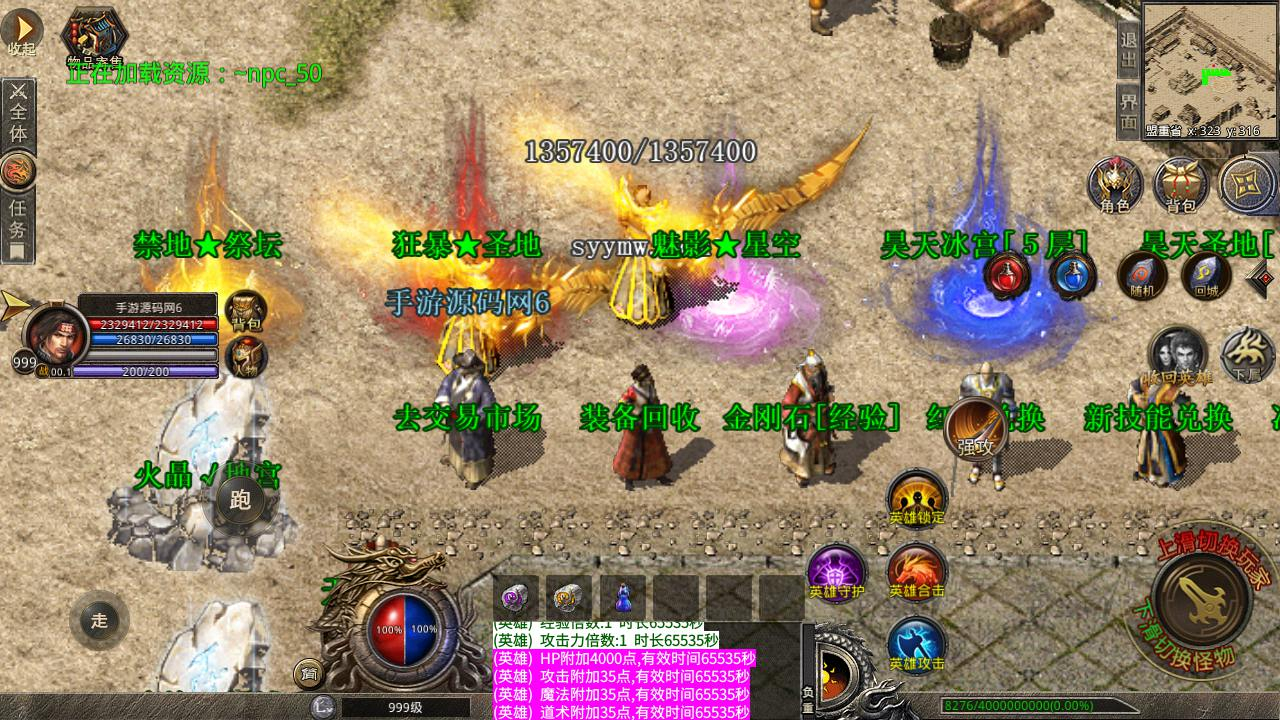Activate the 强攻 forced attack skill
Viewport: 1280px width, 720px height.
tap(976, 428)
